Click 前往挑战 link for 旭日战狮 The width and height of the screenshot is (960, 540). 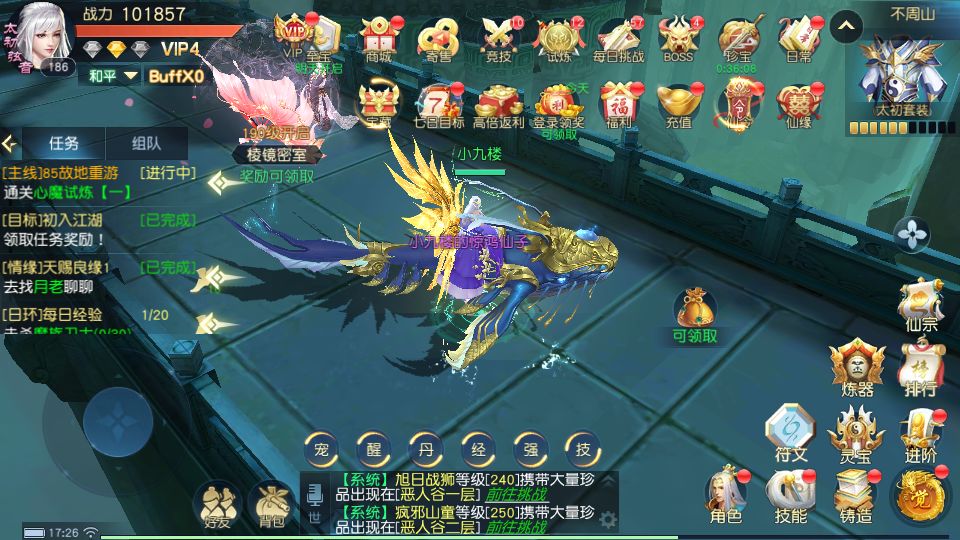click(x=516, y=493)
